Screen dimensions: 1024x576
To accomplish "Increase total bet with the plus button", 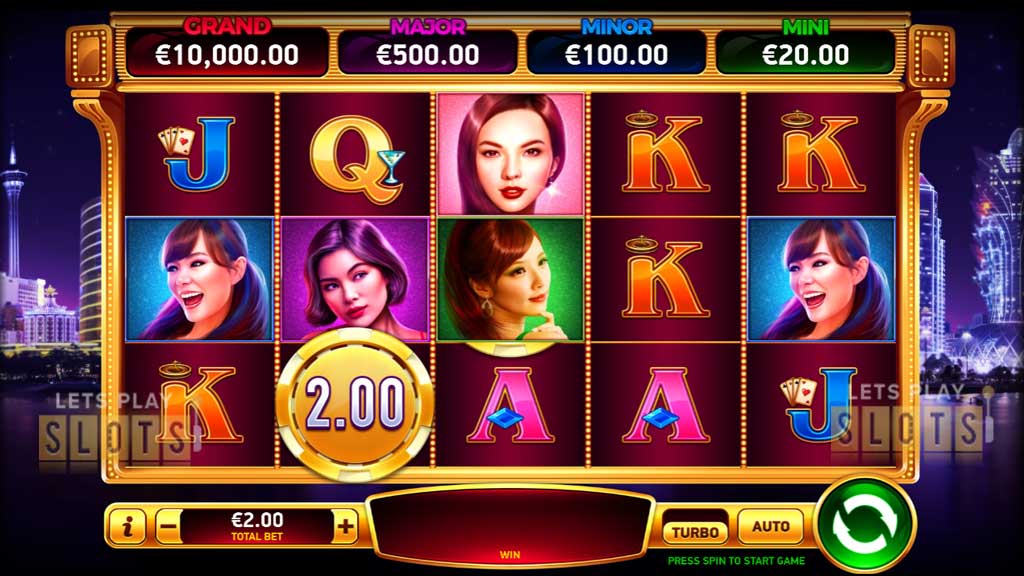I will pos(346,526).
